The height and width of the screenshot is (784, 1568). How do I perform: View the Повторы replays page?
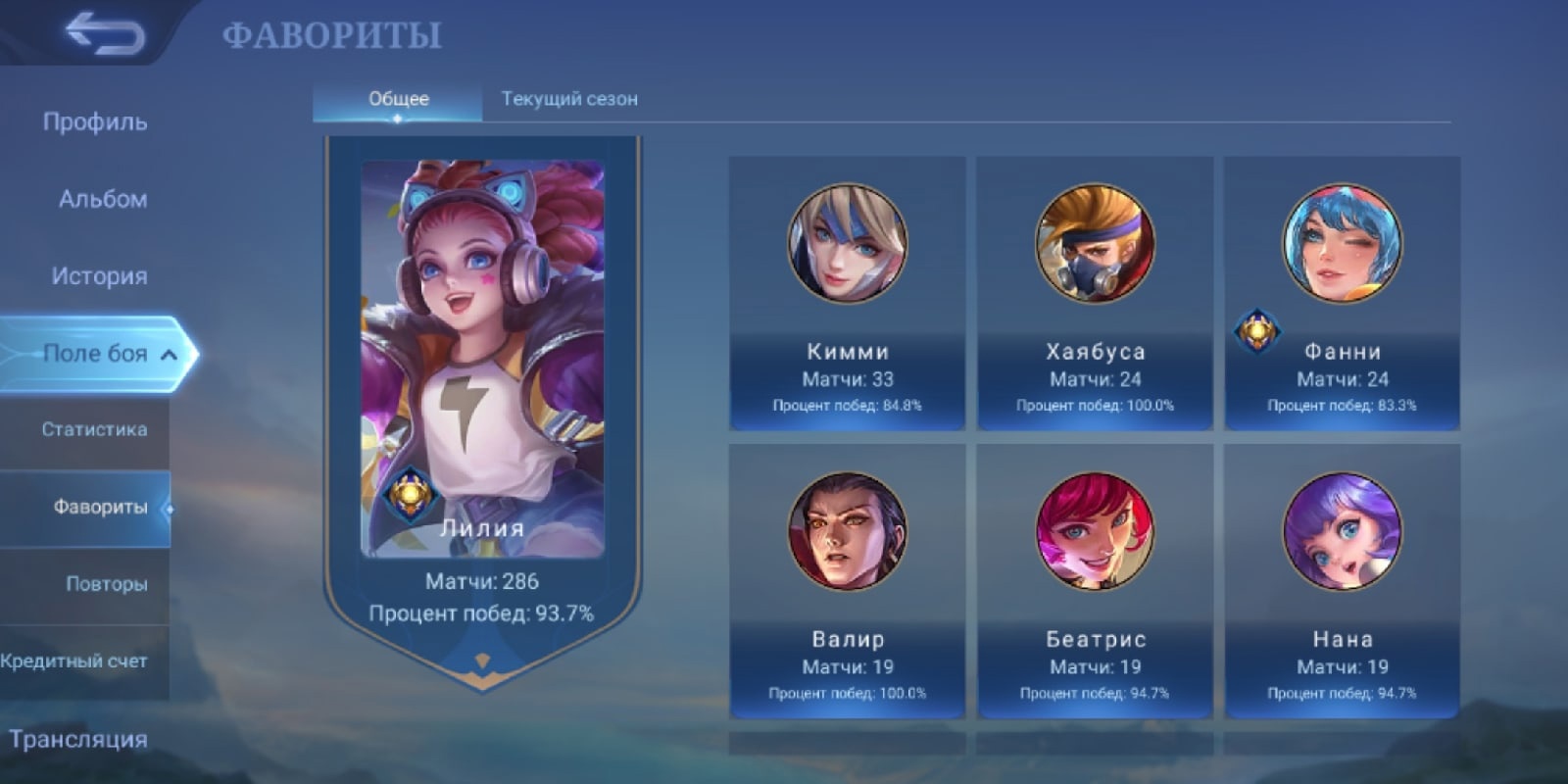point(106,584)
